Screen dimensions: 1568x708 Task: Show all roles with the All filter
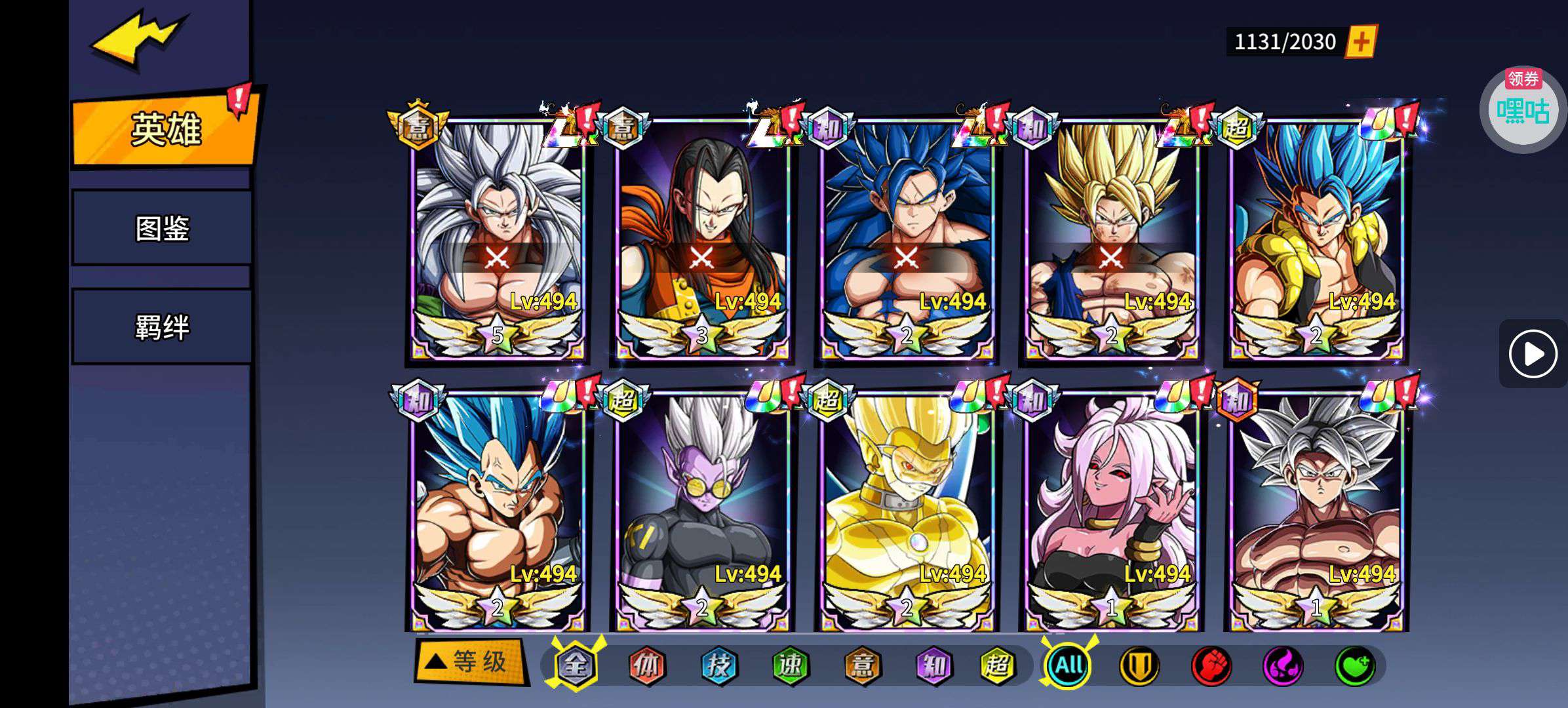point(1068,666)
